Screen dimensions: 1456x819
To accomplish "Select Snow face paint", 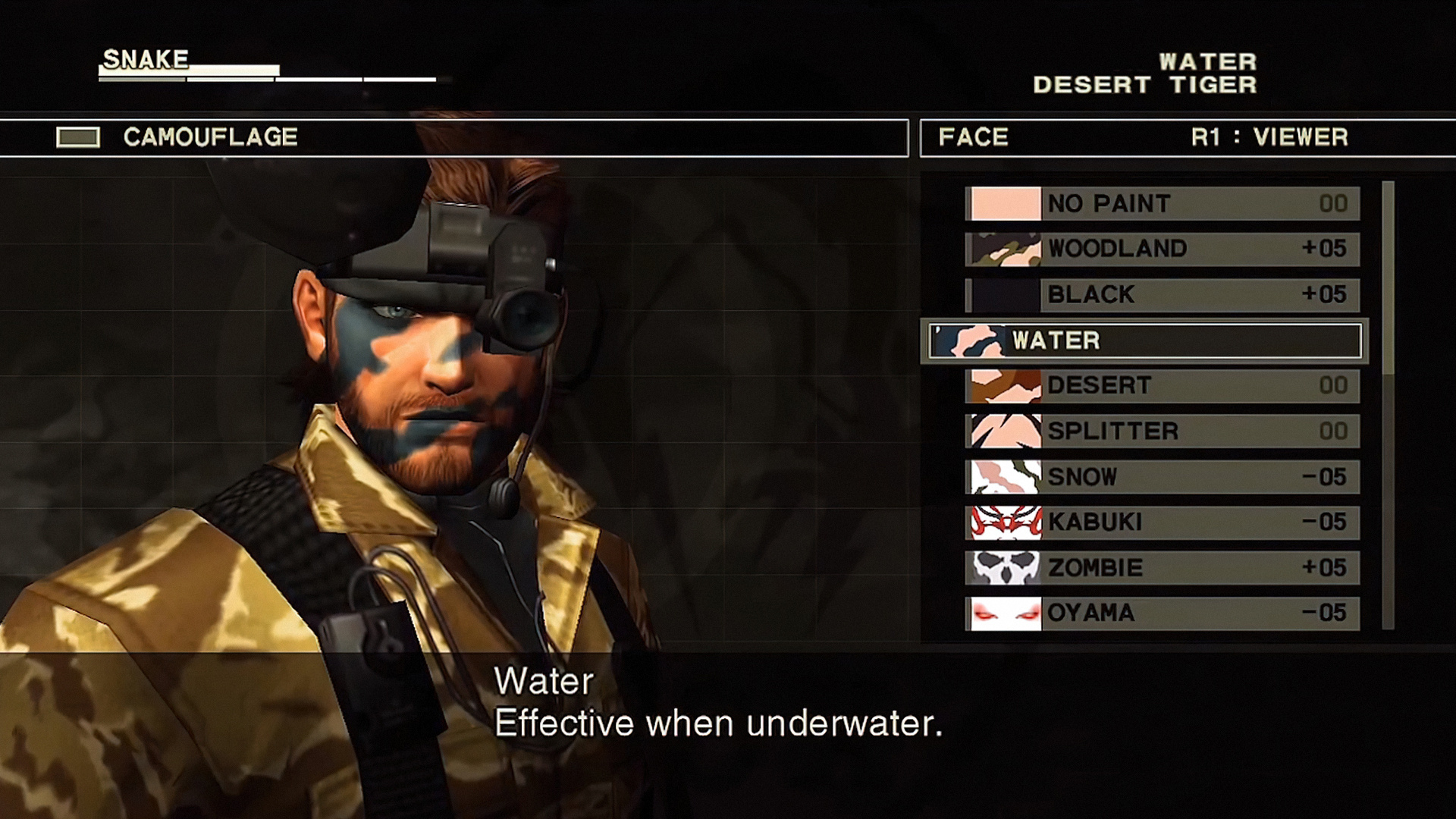I will (x=1162, y=477).
